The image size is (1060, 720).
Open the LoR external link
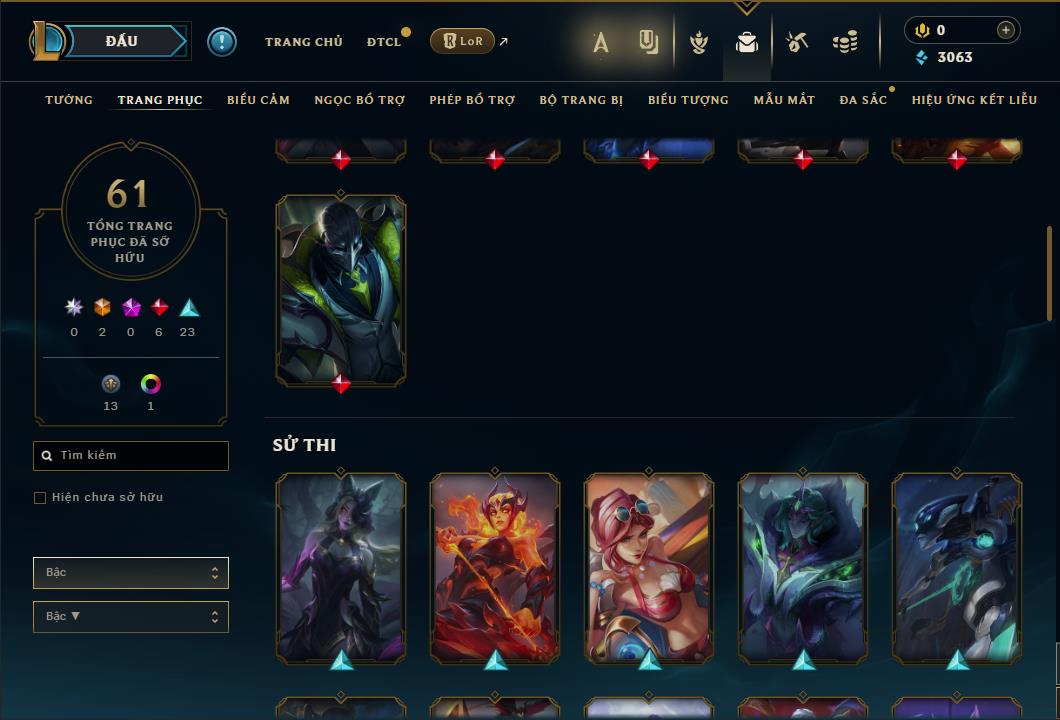point(463,42)
